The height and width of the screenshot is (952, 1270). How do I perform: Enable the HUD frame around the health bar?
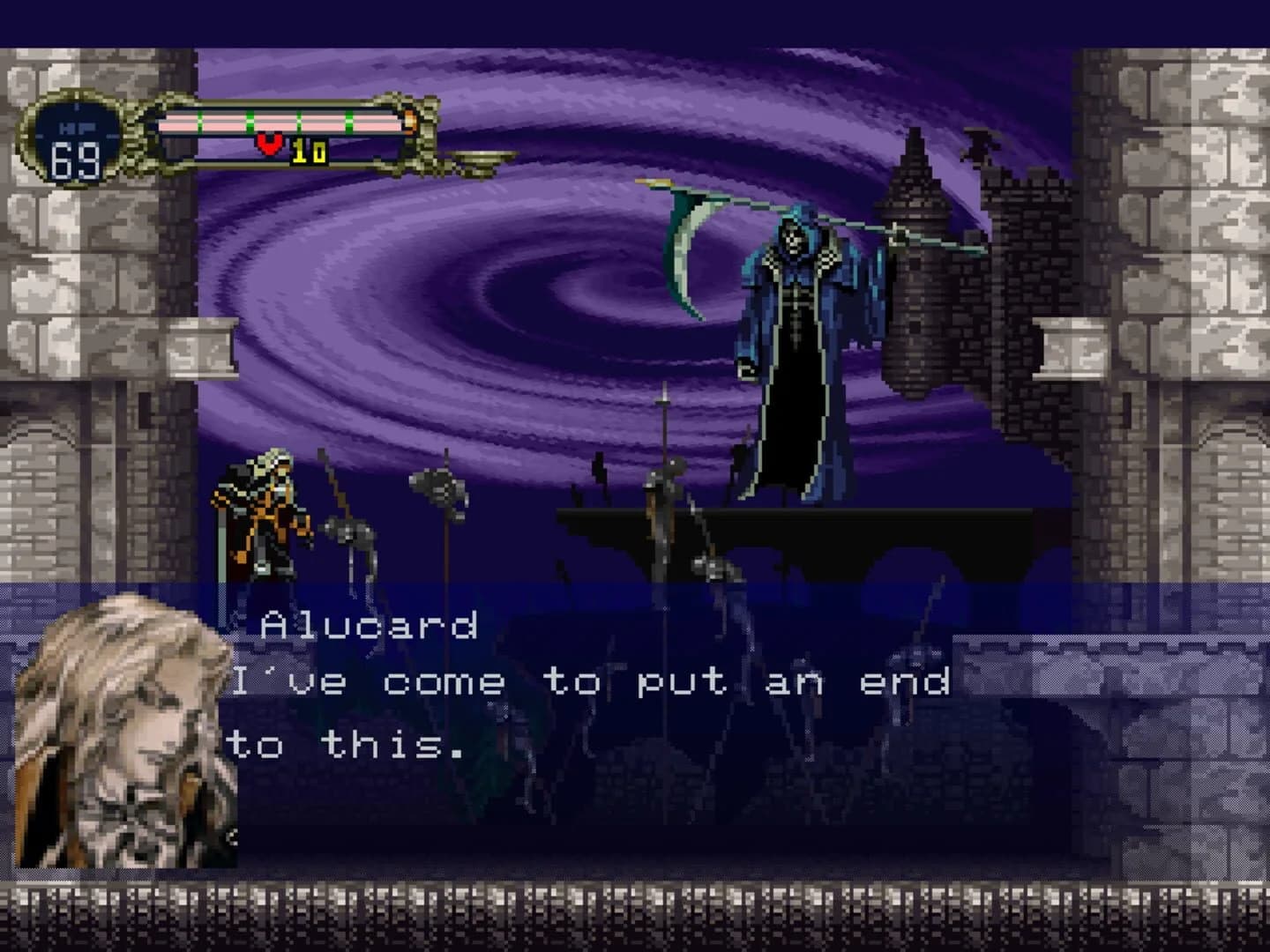click(278, 132)
